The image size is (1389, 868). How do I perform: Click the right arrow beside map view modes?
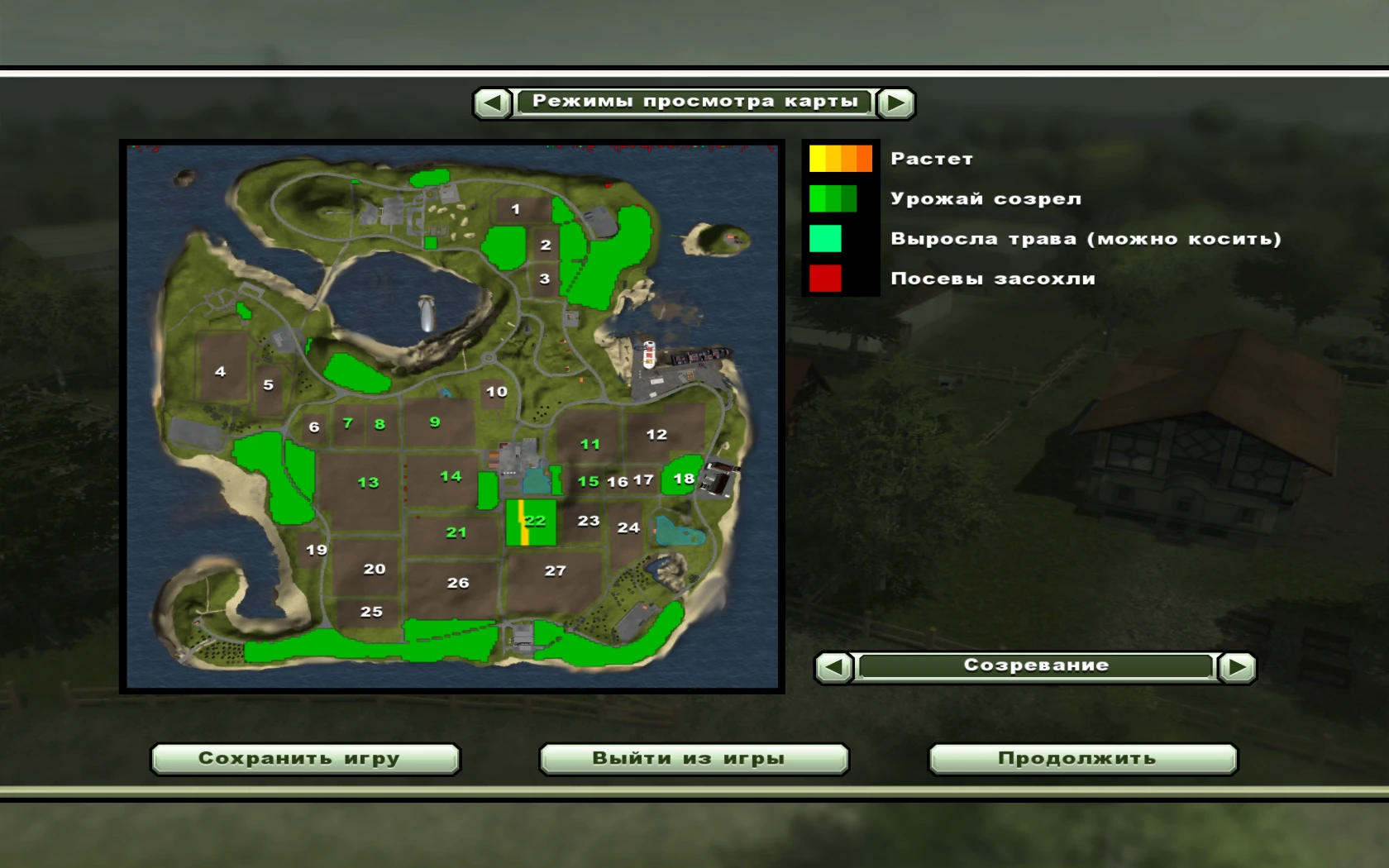tap(895, 102)
